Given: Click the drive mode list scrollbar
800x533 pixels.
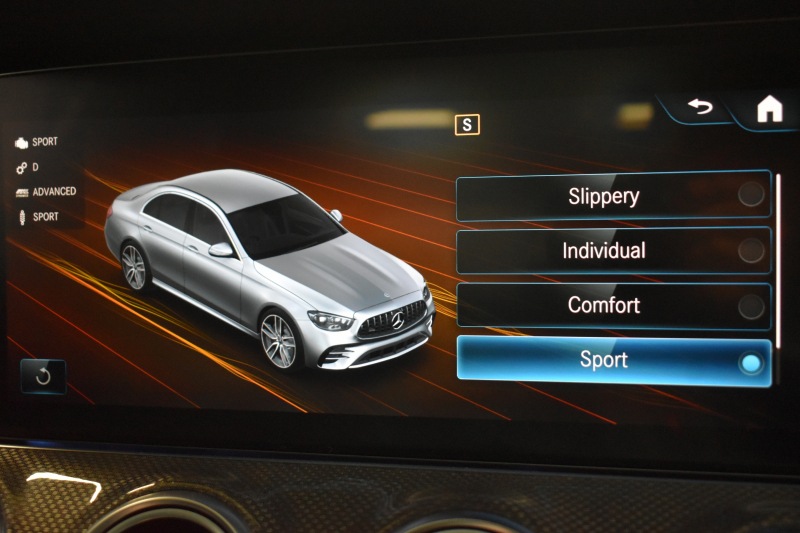Looking at the screenshot, I should (x=778, y=262).
